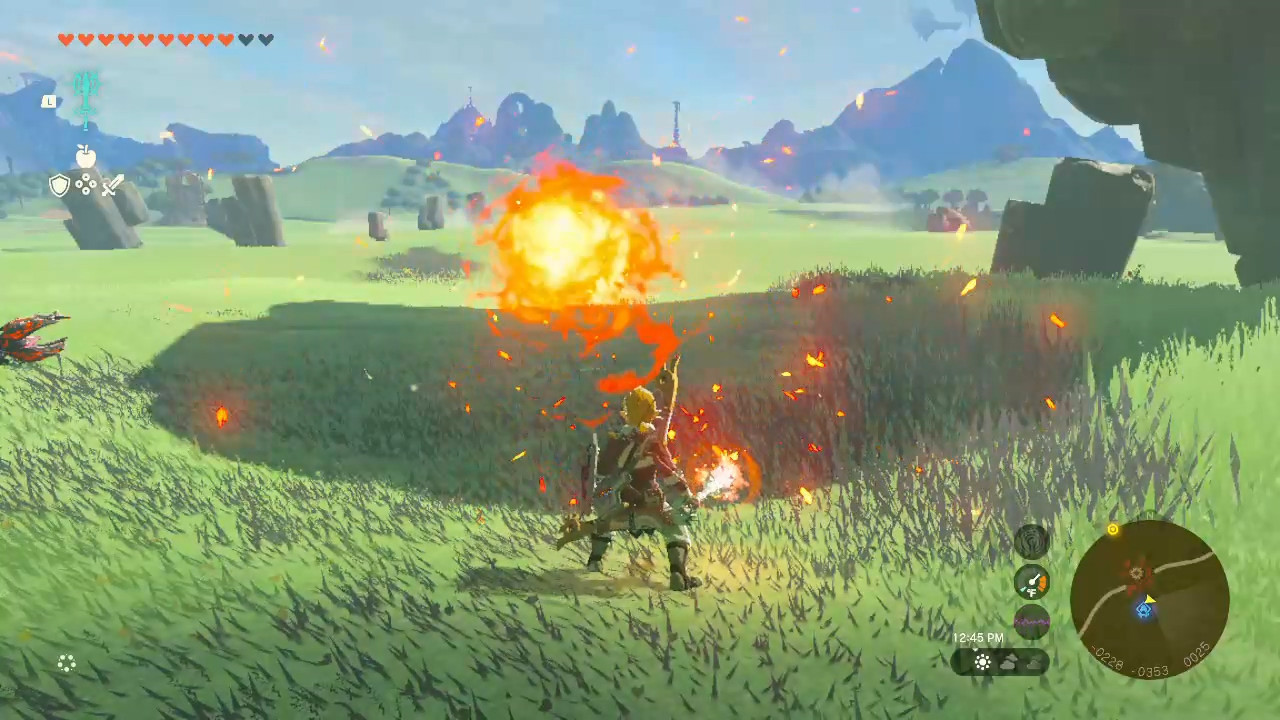
Task: Select Link's blue position arrow on the minimap
Action: (x=1144, y=610)
